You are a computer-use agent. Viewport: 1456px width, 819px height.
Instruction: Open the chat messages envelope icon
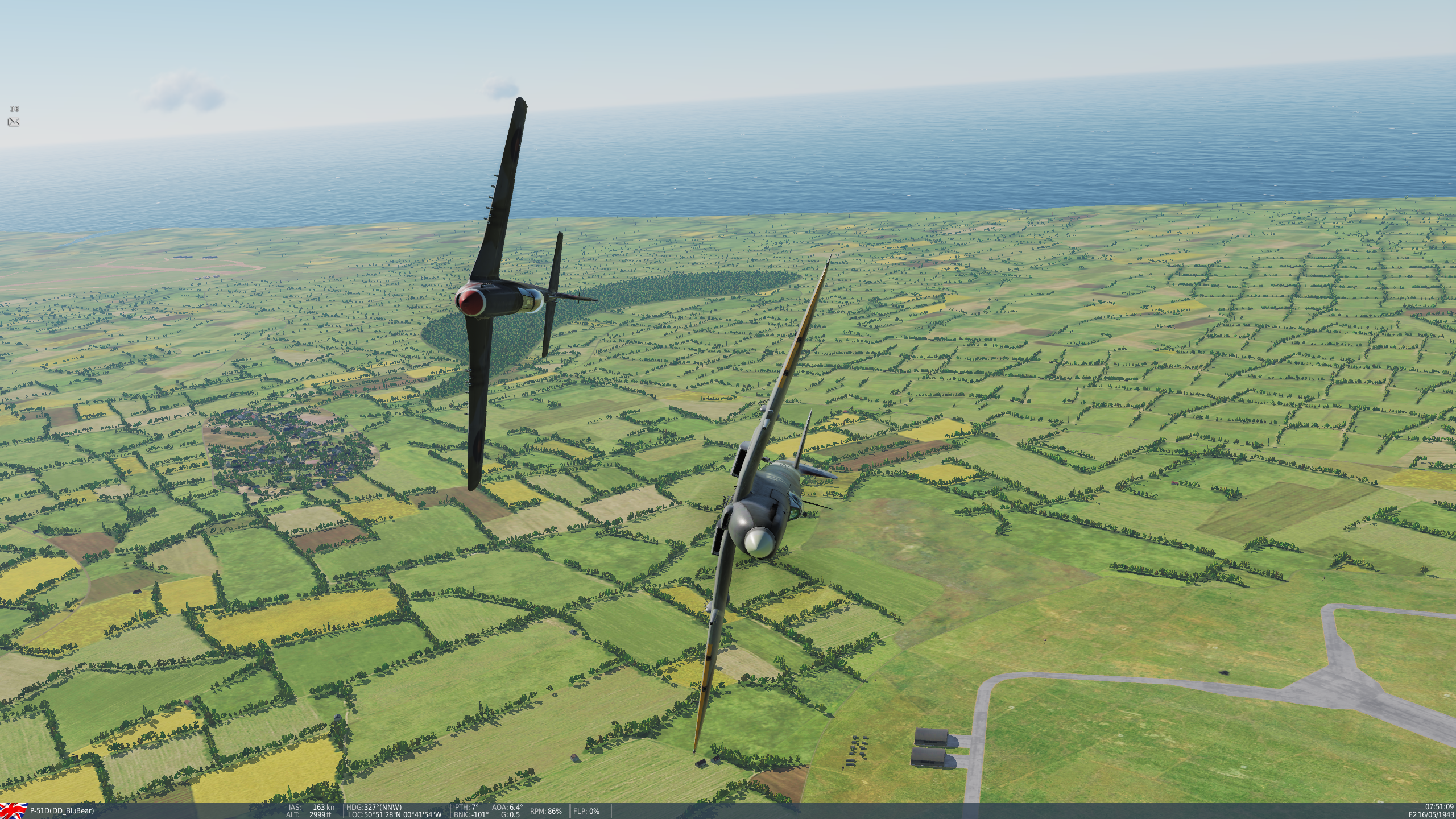point(14,122)
